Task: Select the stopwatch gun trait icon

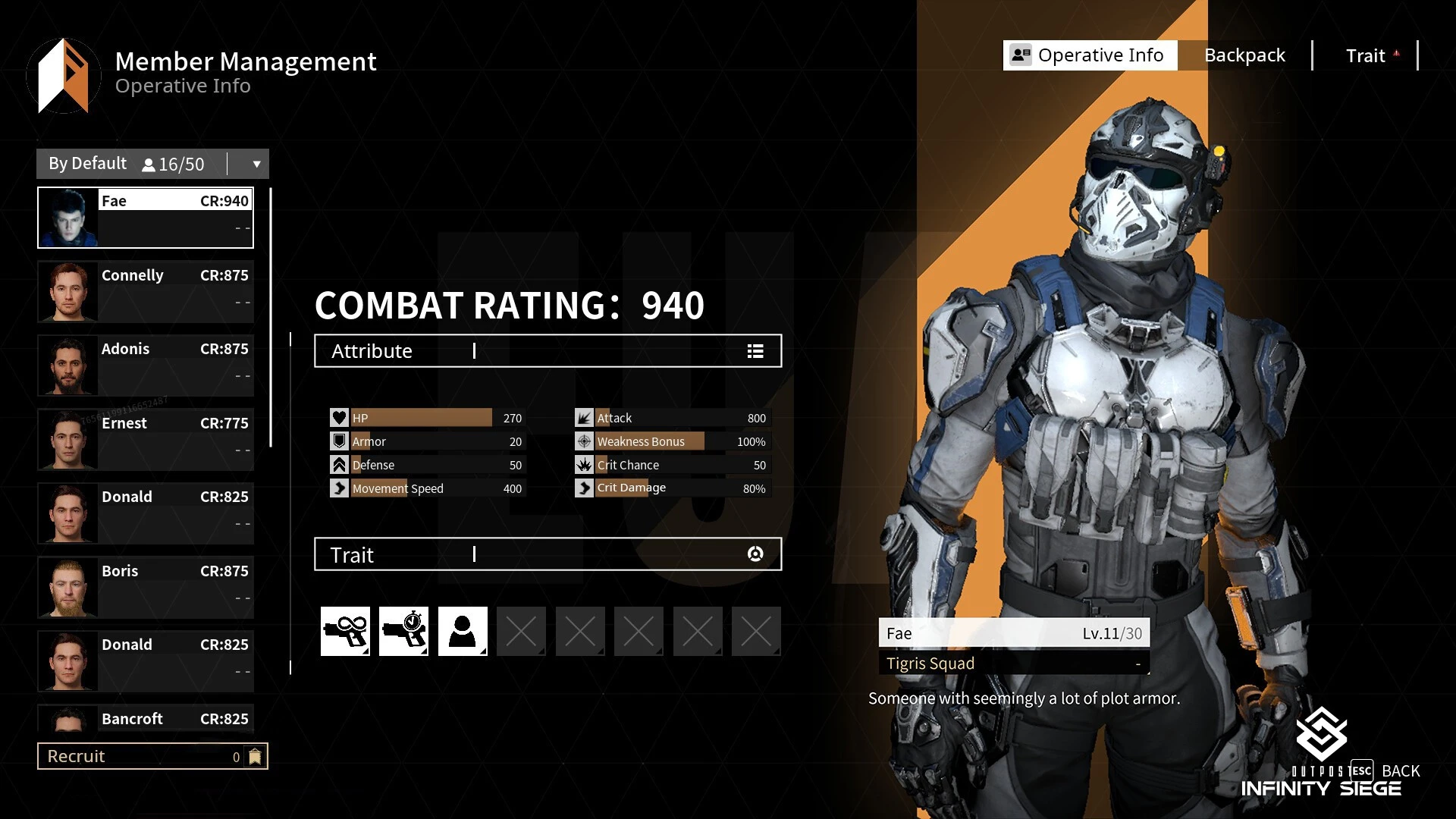Action: pos(403,631)
